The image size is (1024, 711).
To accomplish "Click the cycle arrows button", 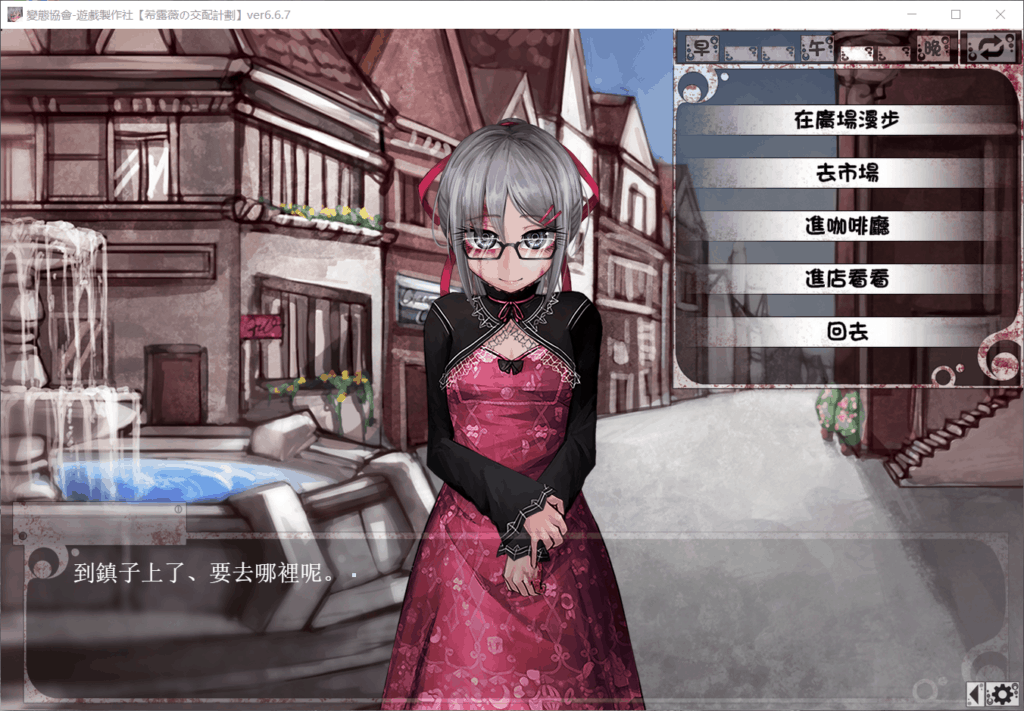I will click(x=990, y=47).
